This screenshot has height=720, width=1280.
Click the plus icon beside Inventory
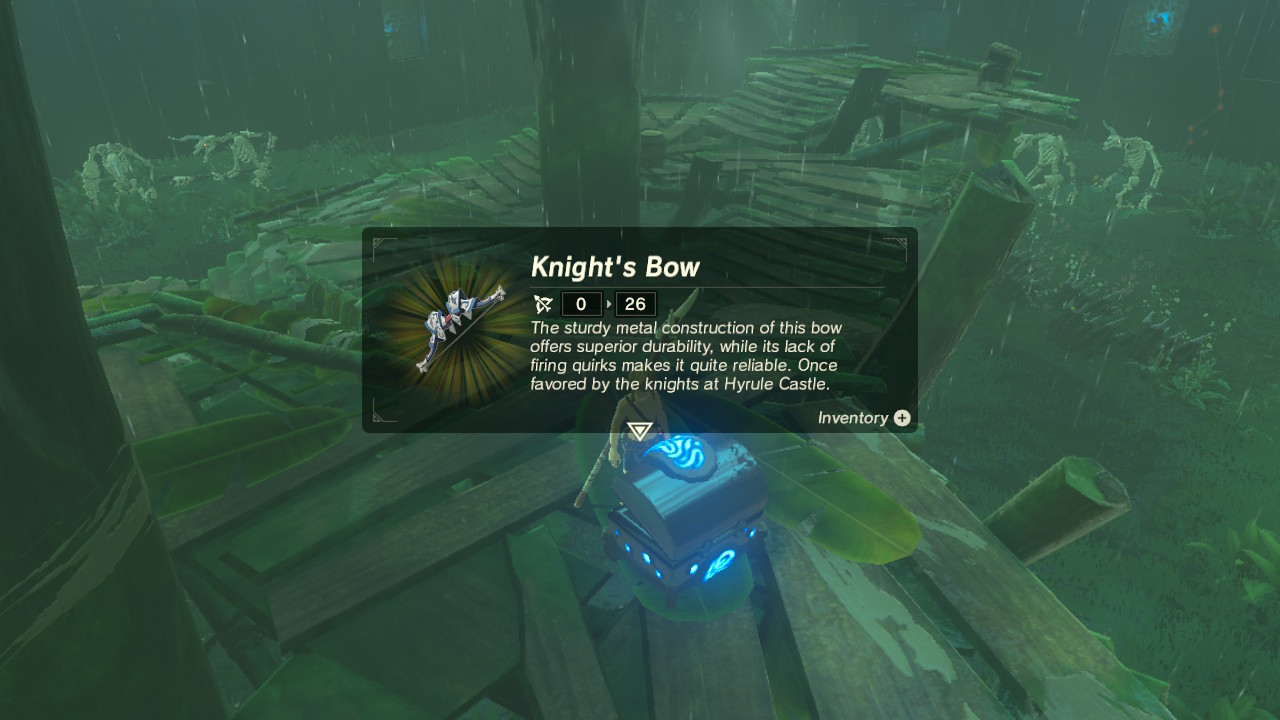[x=901, y=418]
